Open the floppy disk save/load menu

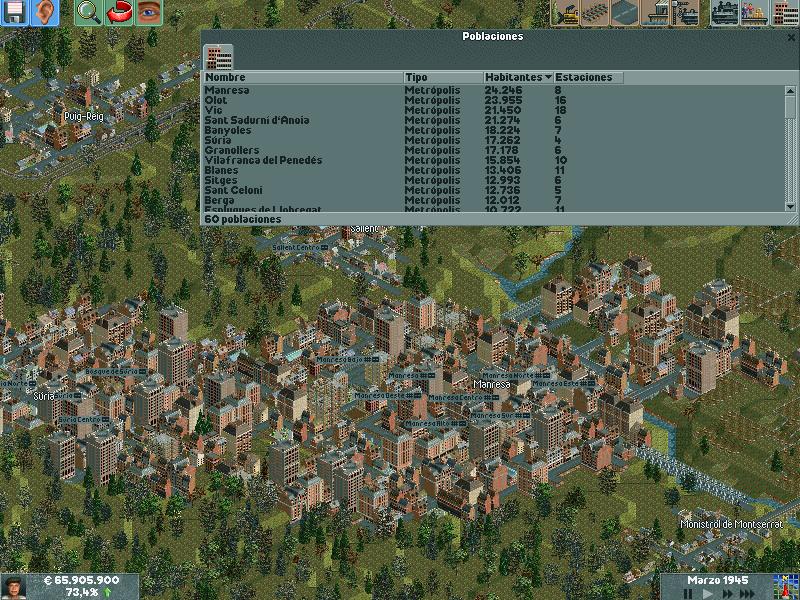(x=15, y=13)
